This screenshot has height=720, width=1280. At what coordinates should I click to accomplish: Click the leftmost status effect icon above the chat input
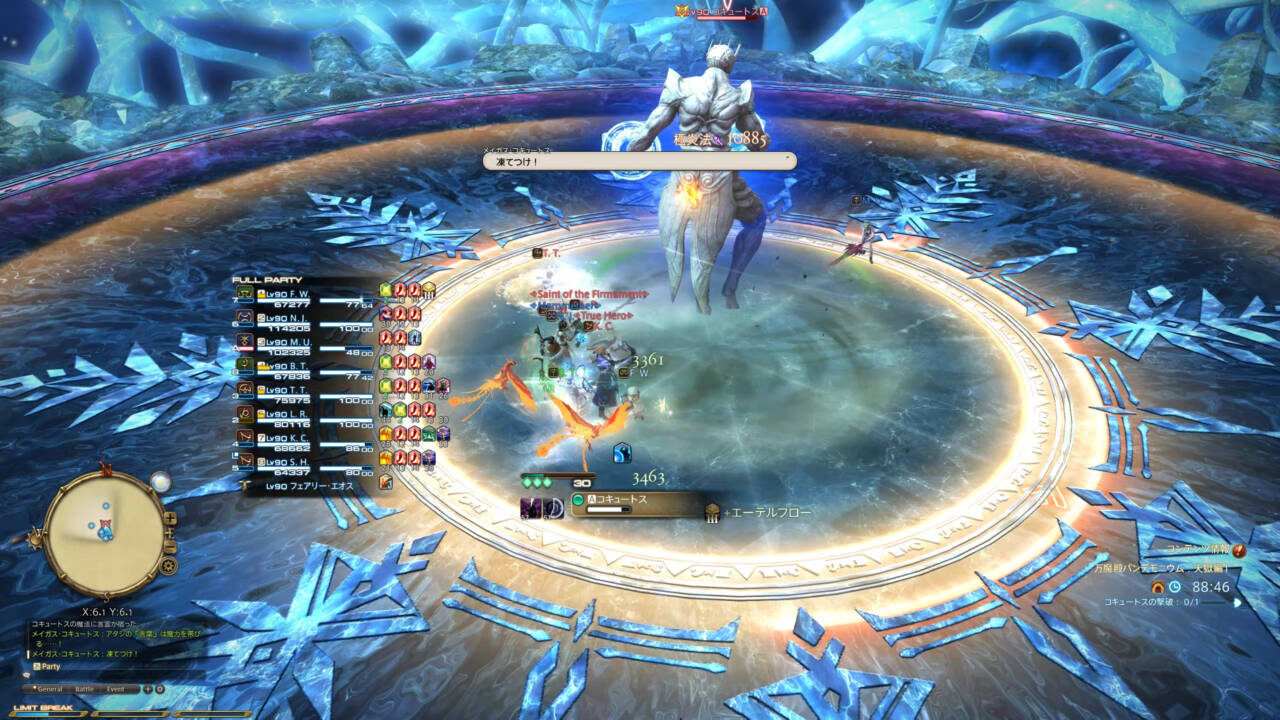(x=531, y=507)
